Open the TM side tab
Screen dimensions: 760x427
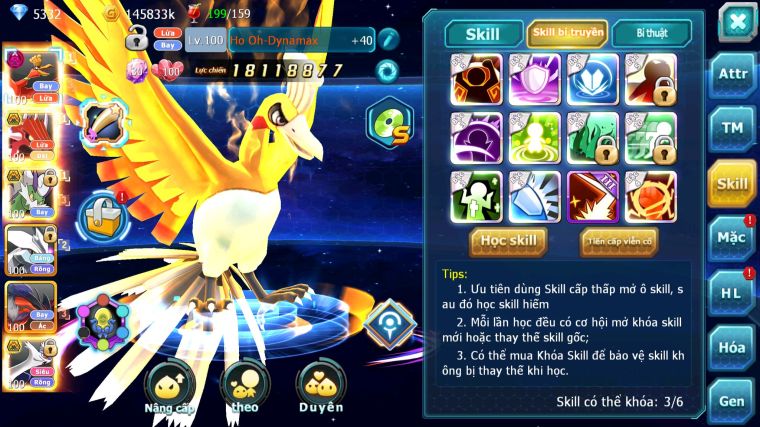tap(732, 129)
